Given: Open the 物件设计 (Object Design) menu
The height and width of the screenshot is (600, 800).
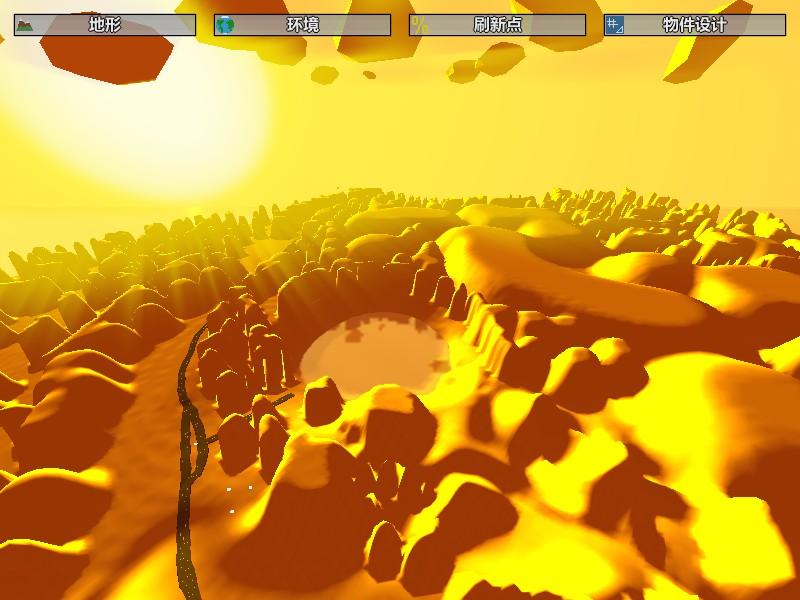Looking at the screenshot, I should point(693,25).
